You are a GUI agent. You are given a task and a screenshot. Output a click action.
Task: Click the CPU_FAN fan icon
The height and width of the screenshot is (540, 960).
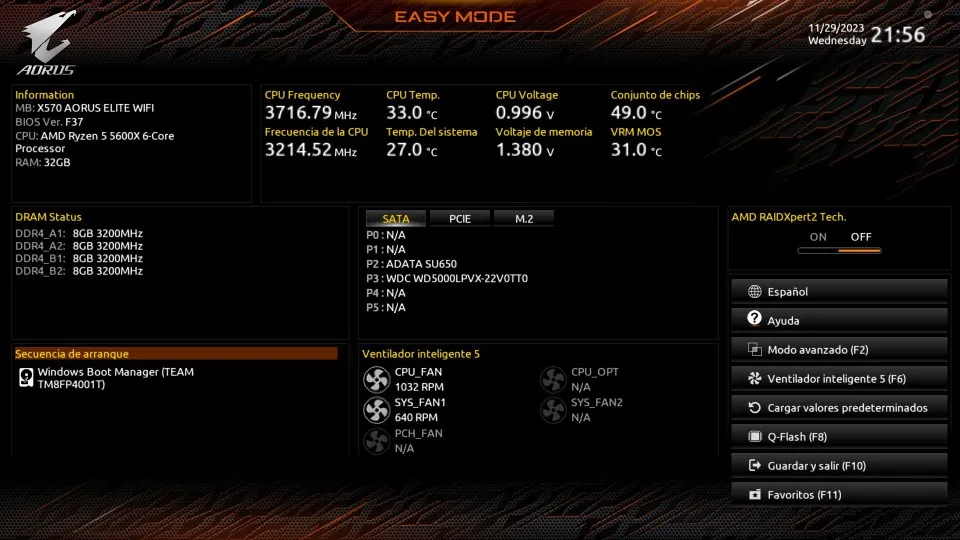377,379
